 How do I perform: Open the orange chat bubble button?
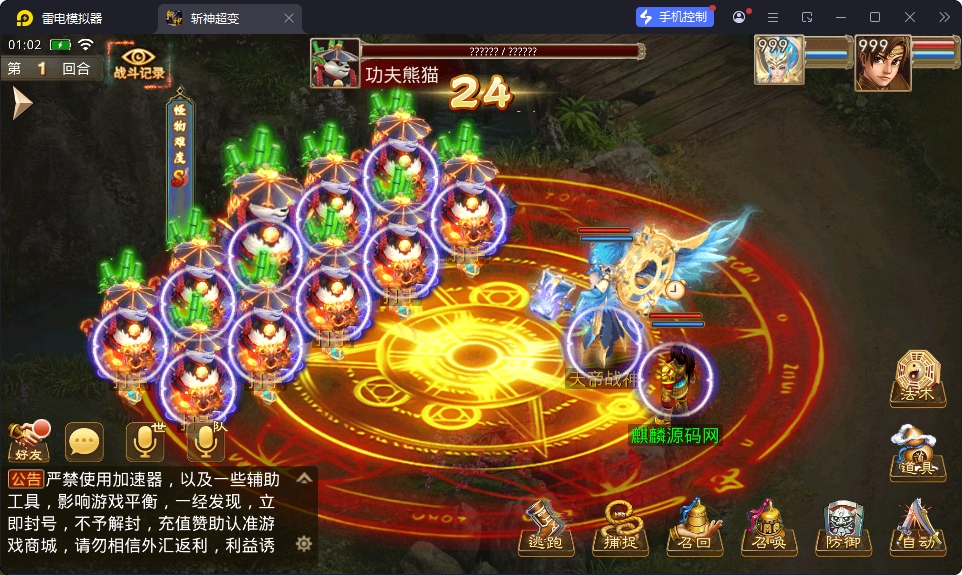click(85, 441)
